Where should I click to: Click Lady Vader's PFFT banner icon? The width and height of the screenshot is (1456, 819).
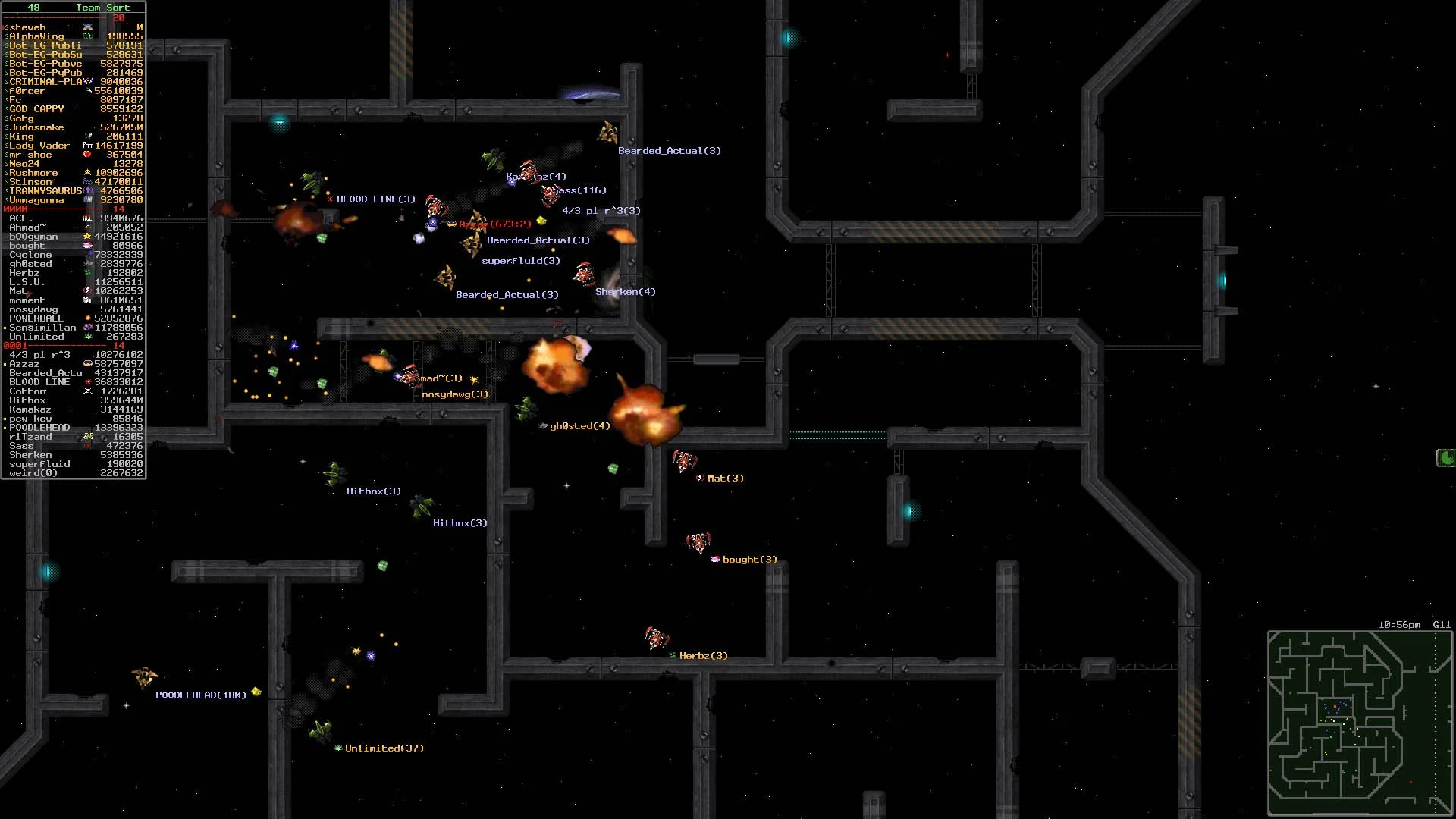[x=88, y=145]
